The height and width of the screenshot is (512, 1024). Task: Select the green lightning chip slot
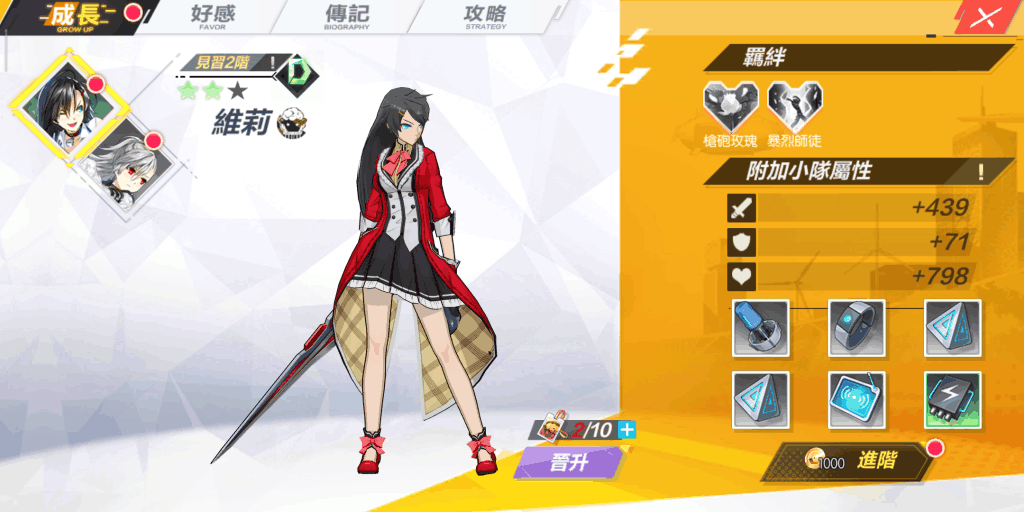(952, 399)
